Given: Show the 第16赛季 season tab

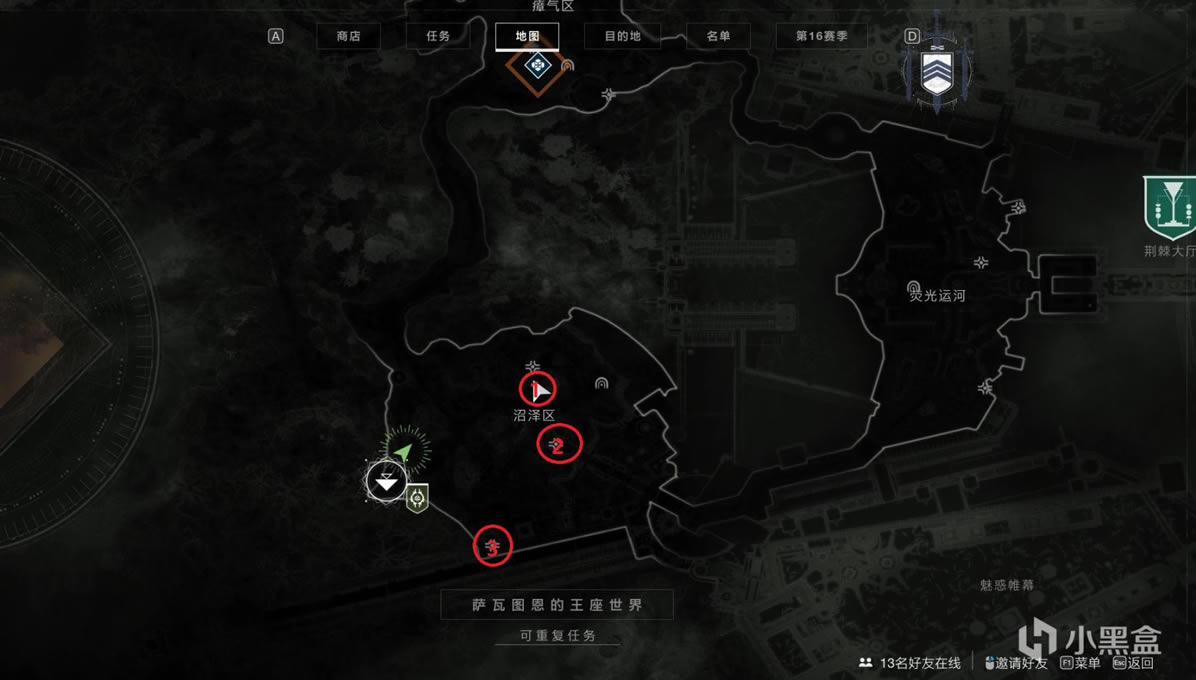Looking at the screenshot, I should 821,36.
